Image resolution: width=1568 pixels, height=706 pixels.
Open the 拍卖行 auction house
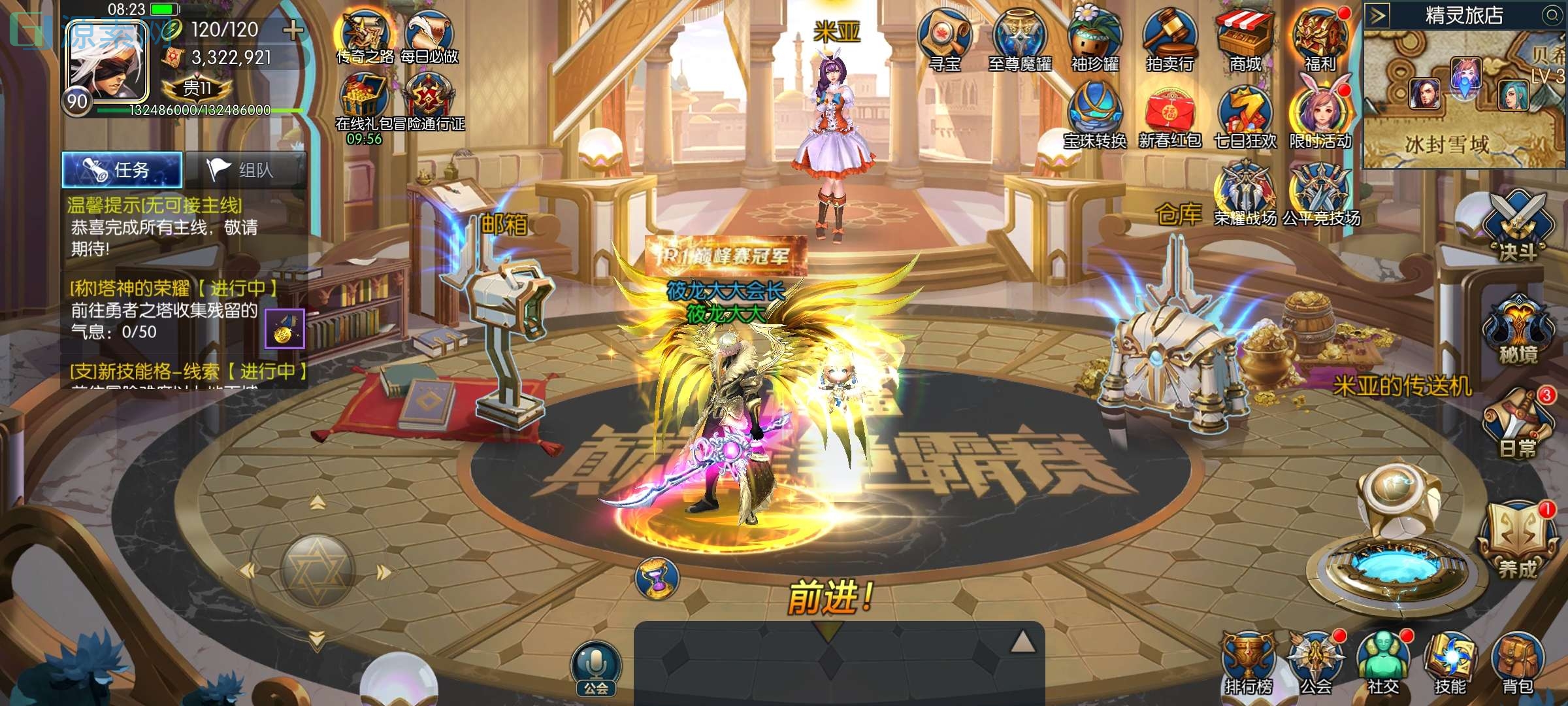tap(1169, 39)
